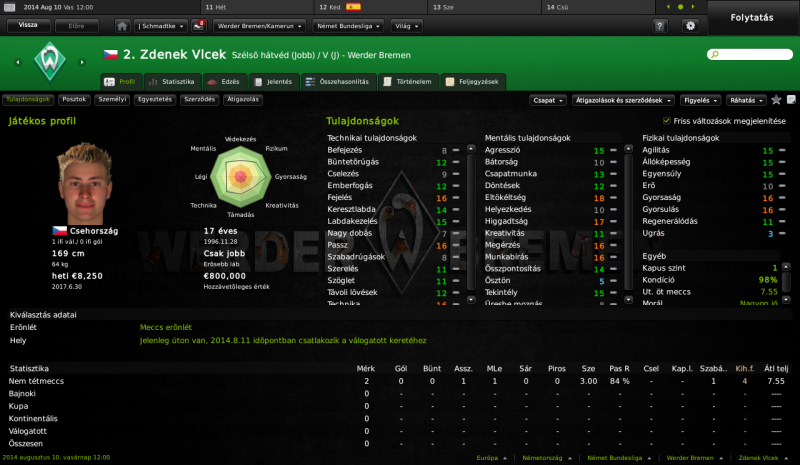
Task: Open the home screen via house icon
Action: (122, 25)
